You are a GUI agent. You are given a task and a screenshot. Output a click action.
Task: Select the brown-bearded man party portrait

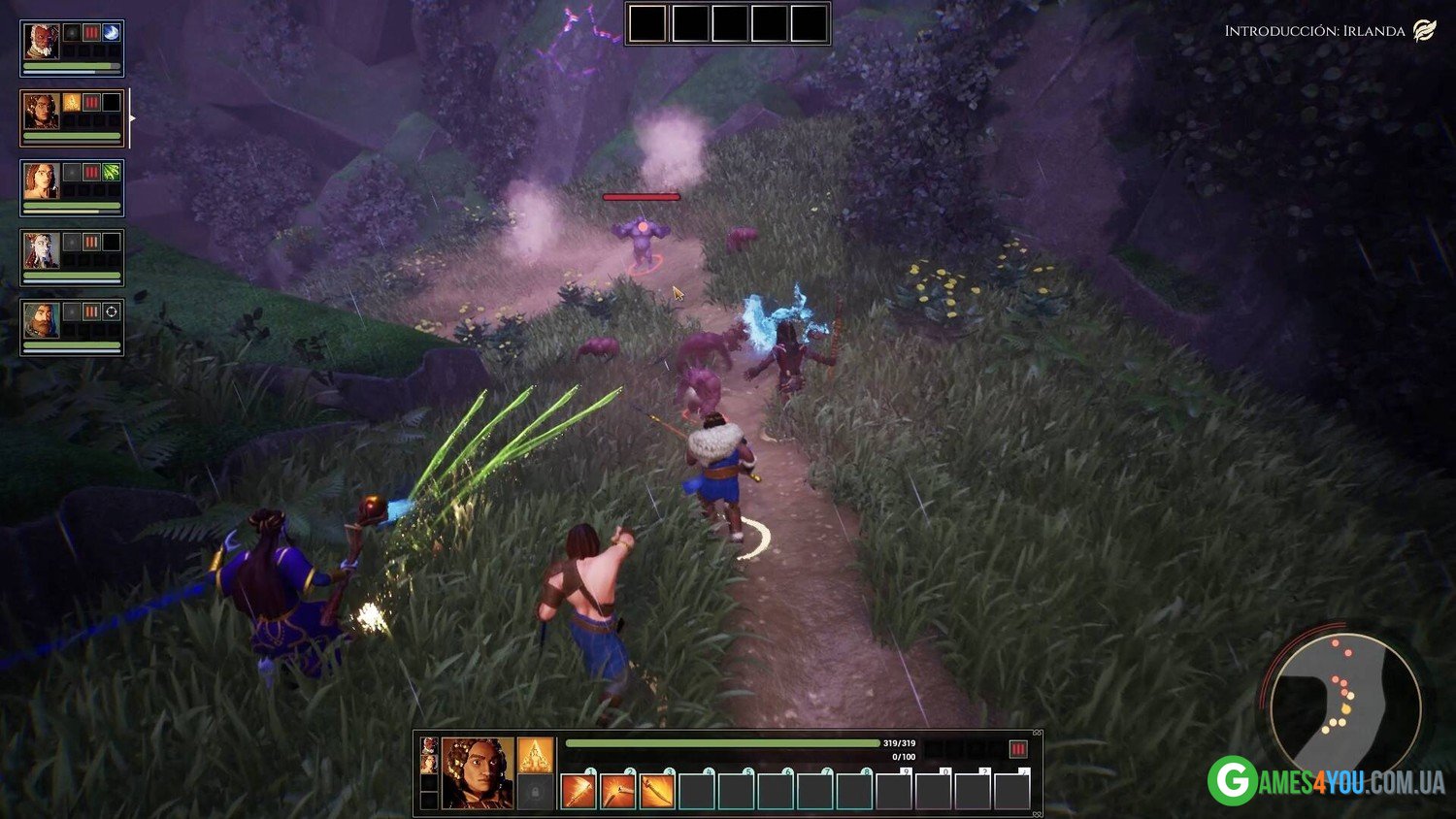pyautogui.click(x=41, y=320)
